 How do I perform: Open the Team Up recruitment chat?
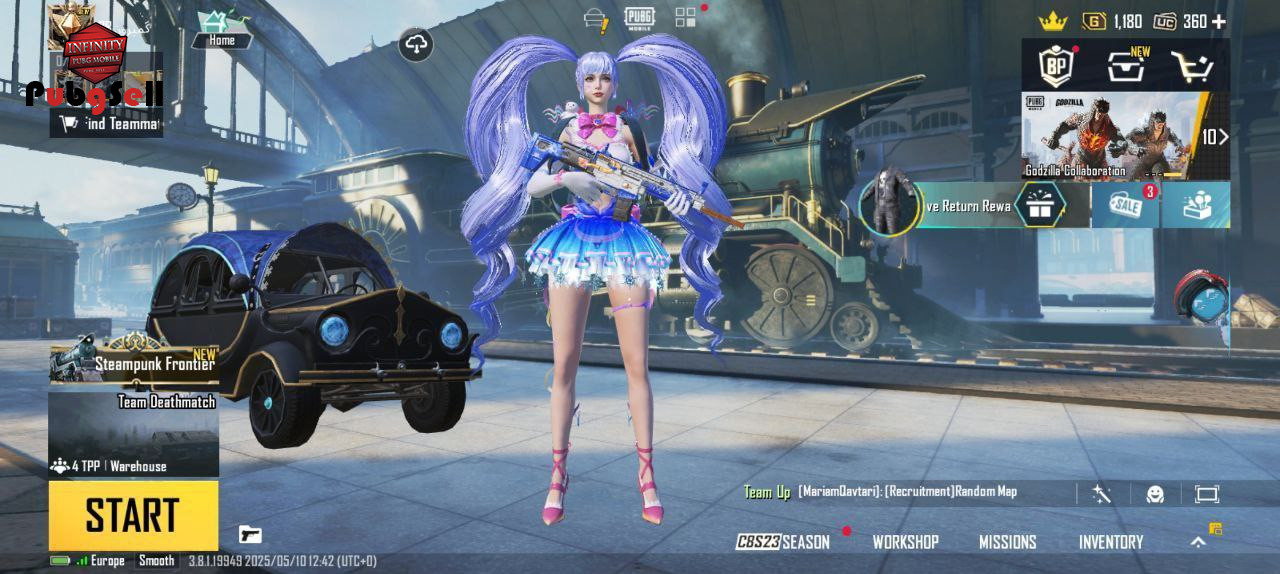(x=880, y=492)
